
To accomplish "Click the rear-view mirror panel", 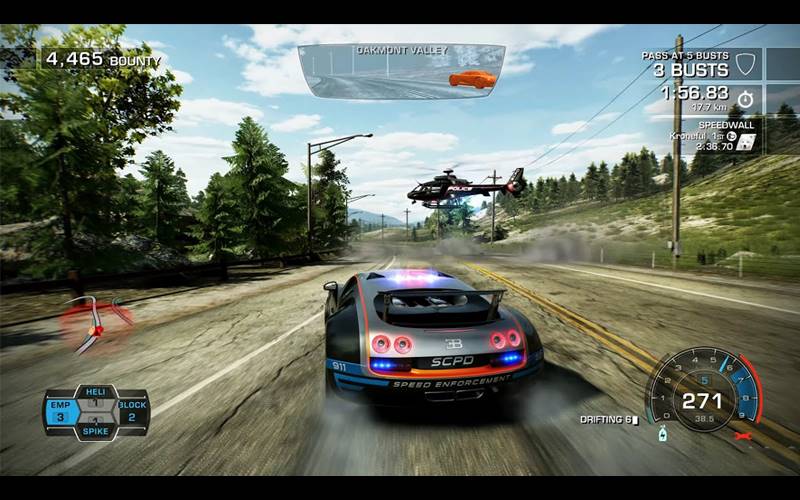I will pos(402,72).
